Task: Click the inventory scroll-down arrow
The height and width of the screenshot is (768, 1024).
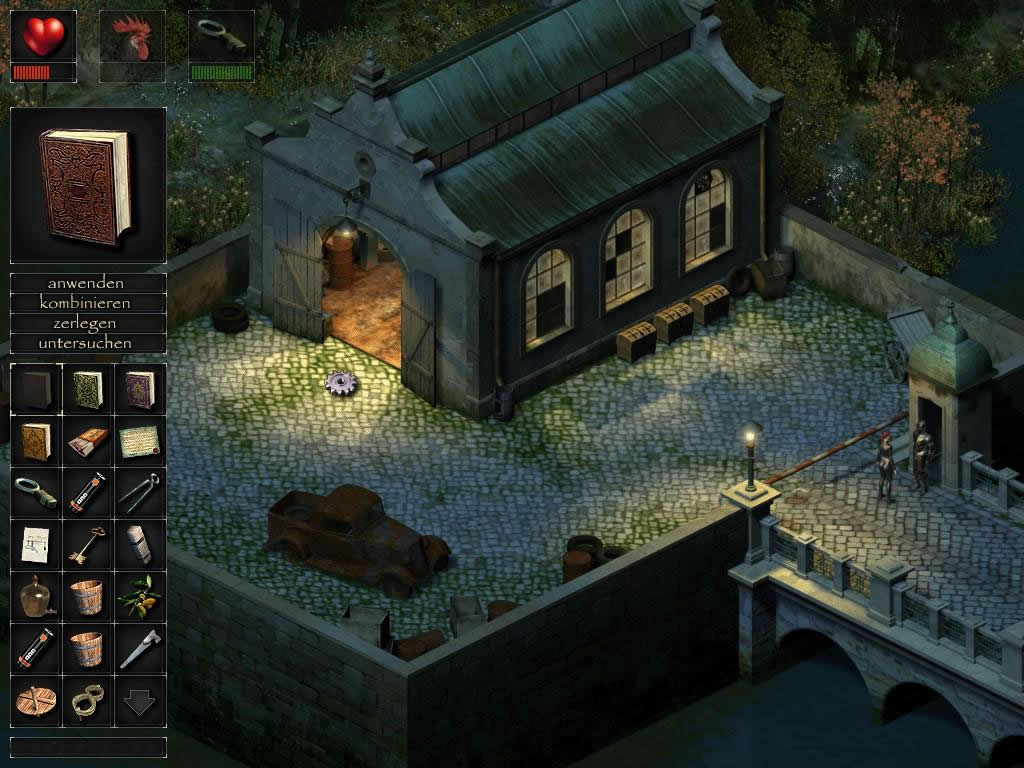Action: pos(139,701)
